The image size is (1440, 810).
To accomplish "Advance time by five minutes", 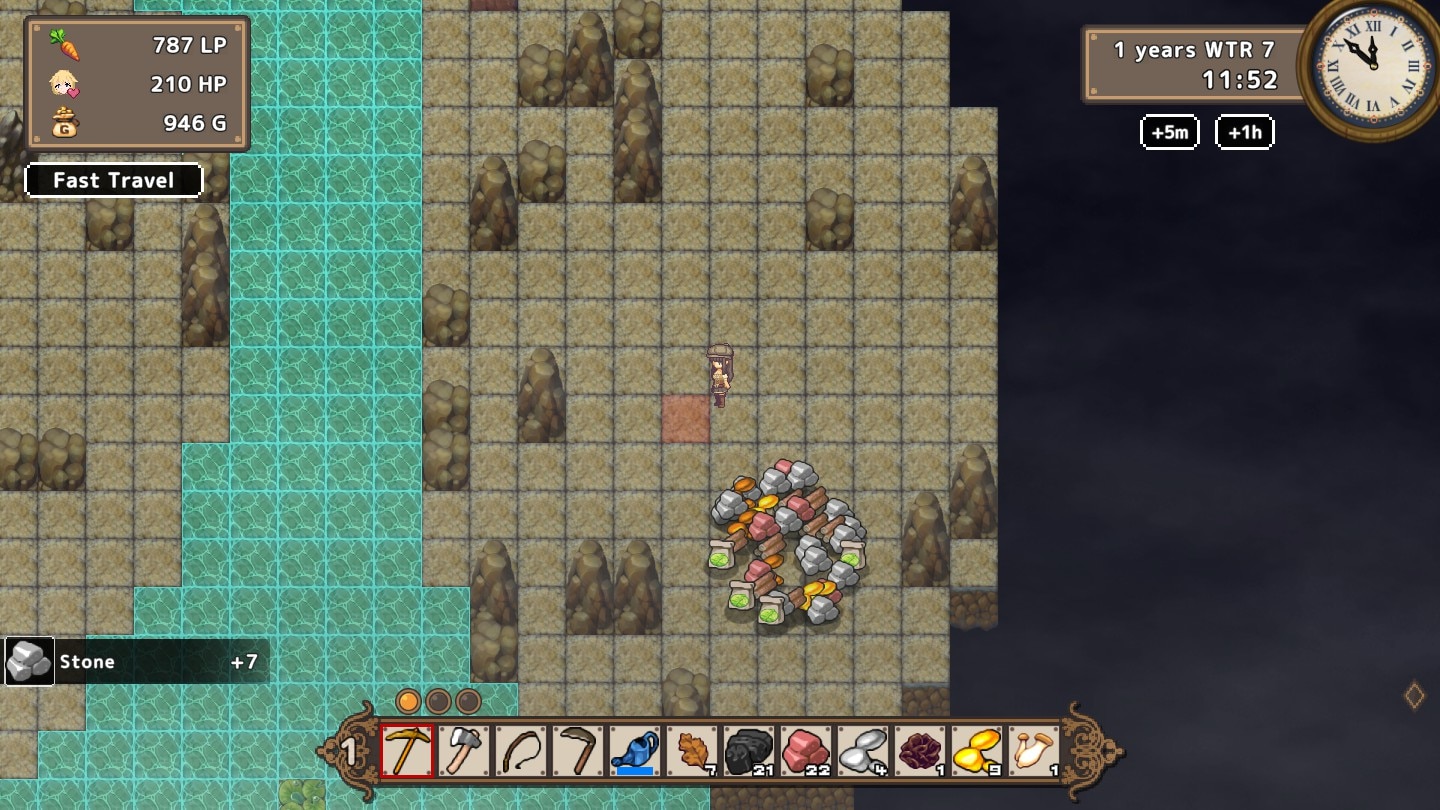I will coord(1169,132).
